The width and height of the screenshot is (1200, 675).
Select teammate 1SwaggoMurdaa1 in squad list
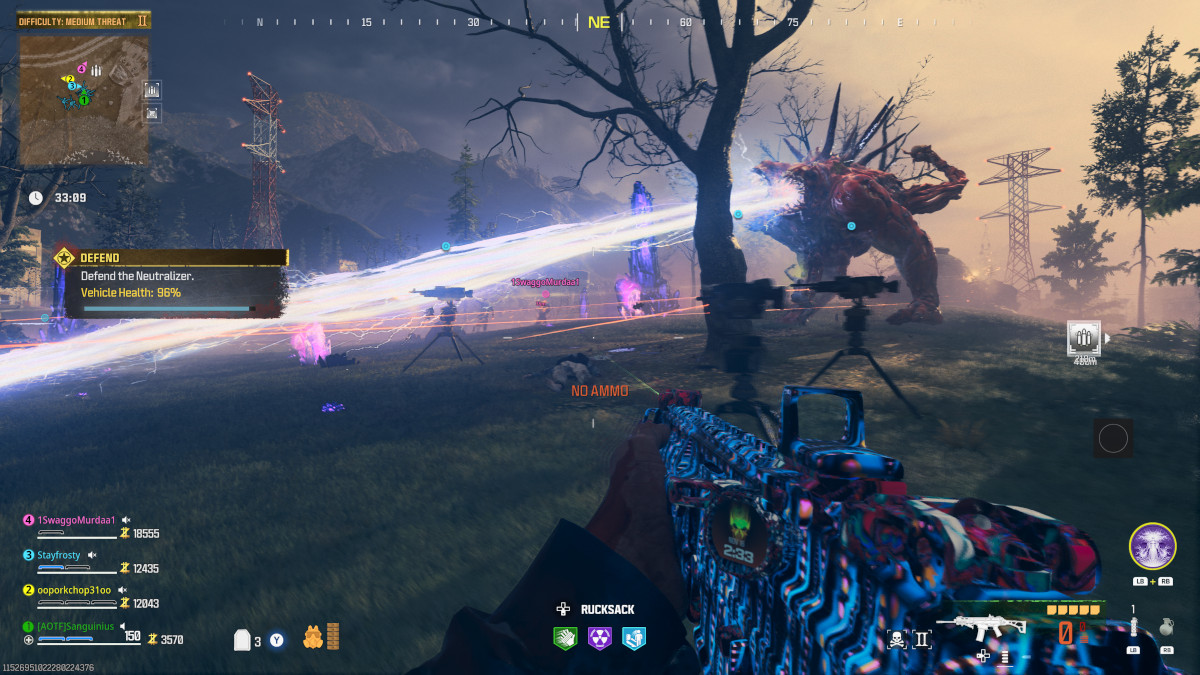pos(78,520)
